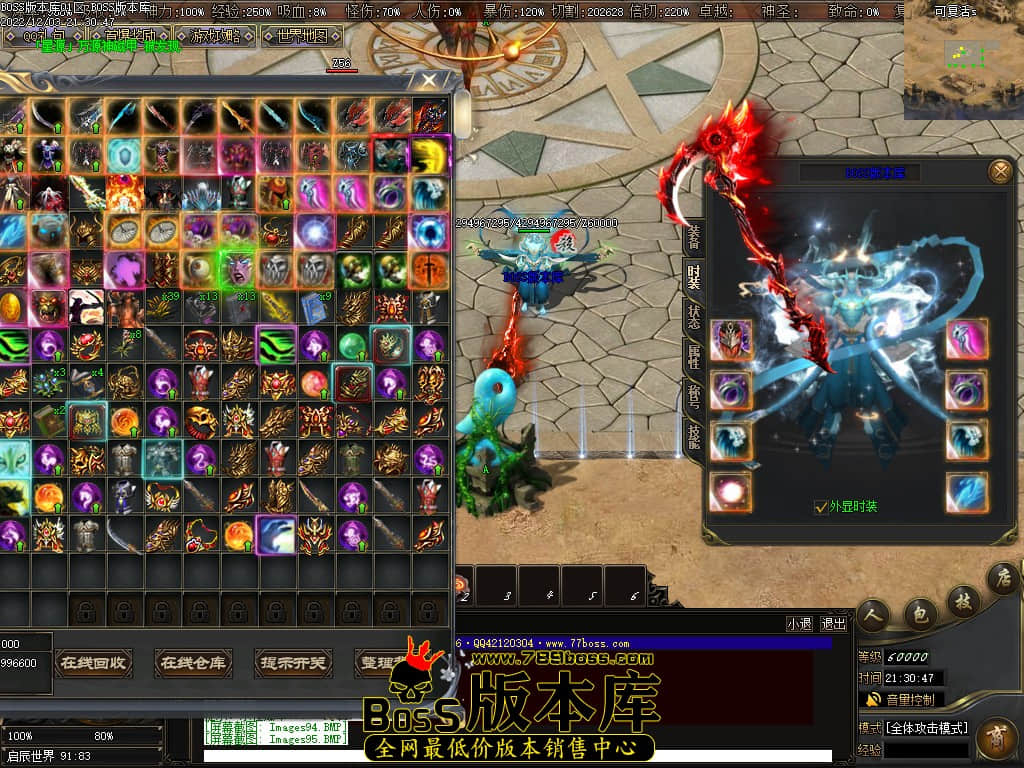This screenshot has height=768, width=1024.
Task: Select the glowing white orb fashion slot
Action: [x=731, y=492]
